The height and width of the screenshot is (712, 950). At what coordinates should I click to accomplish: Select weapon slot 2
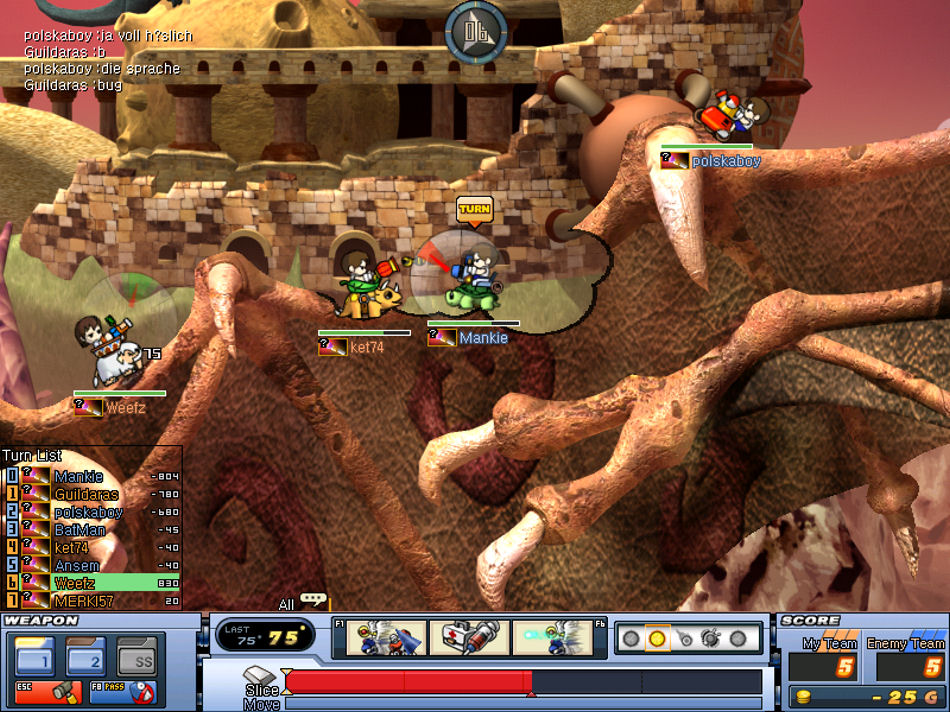pos(85,656)
